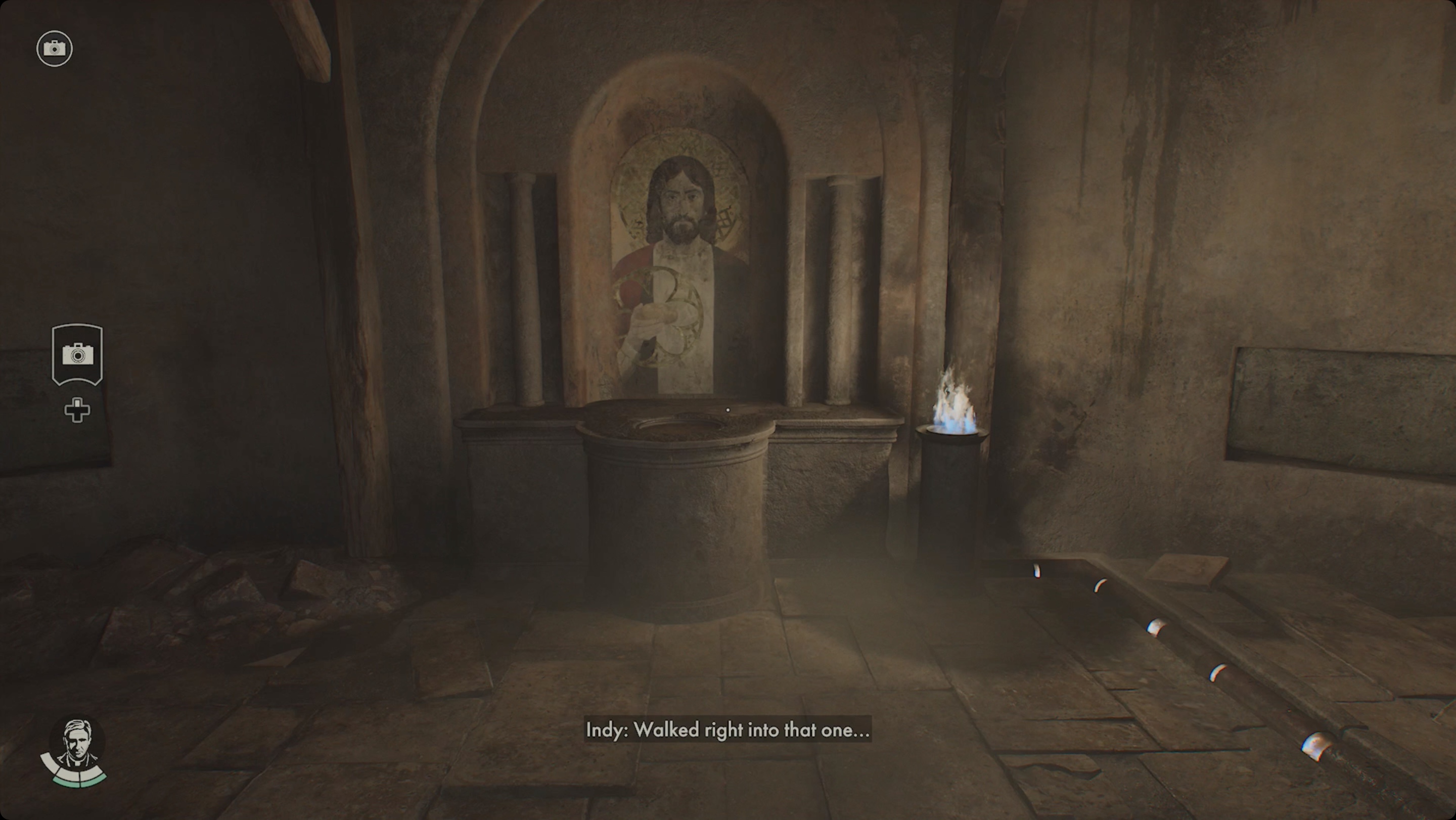Select the camera item slot badge

click(x=77, y=354)
